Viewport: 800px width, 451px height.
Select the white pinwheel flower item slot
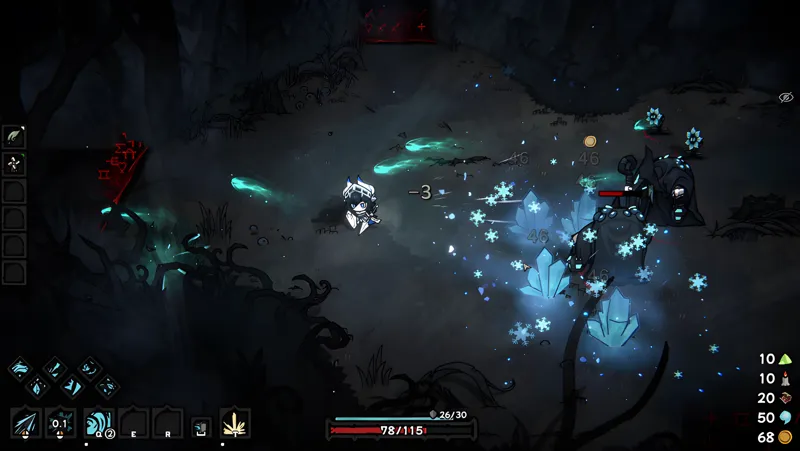pyautogui.click(x=14, y=164)
